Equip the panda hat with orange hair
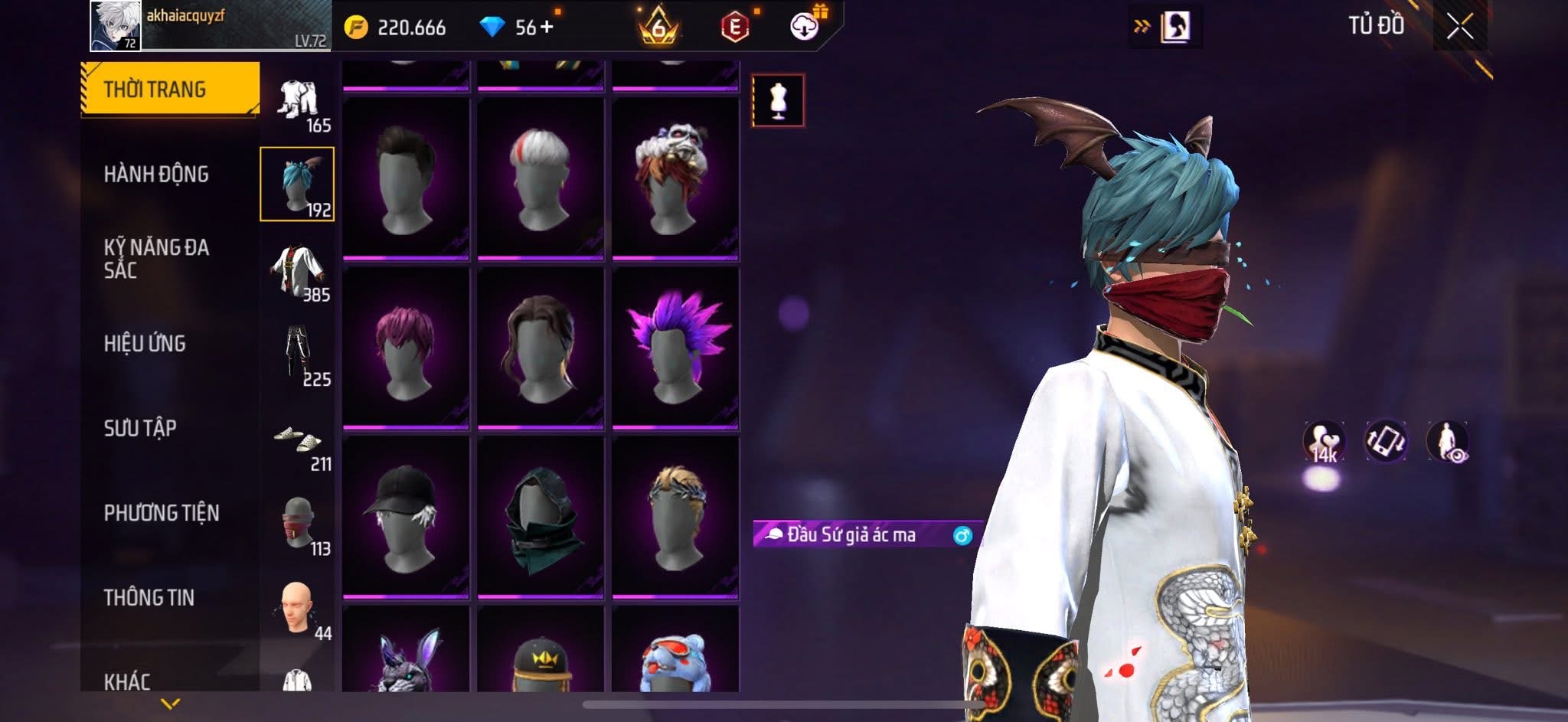Image resolution: width=1568 pixels, height=722 pixels. coord(675,178)
